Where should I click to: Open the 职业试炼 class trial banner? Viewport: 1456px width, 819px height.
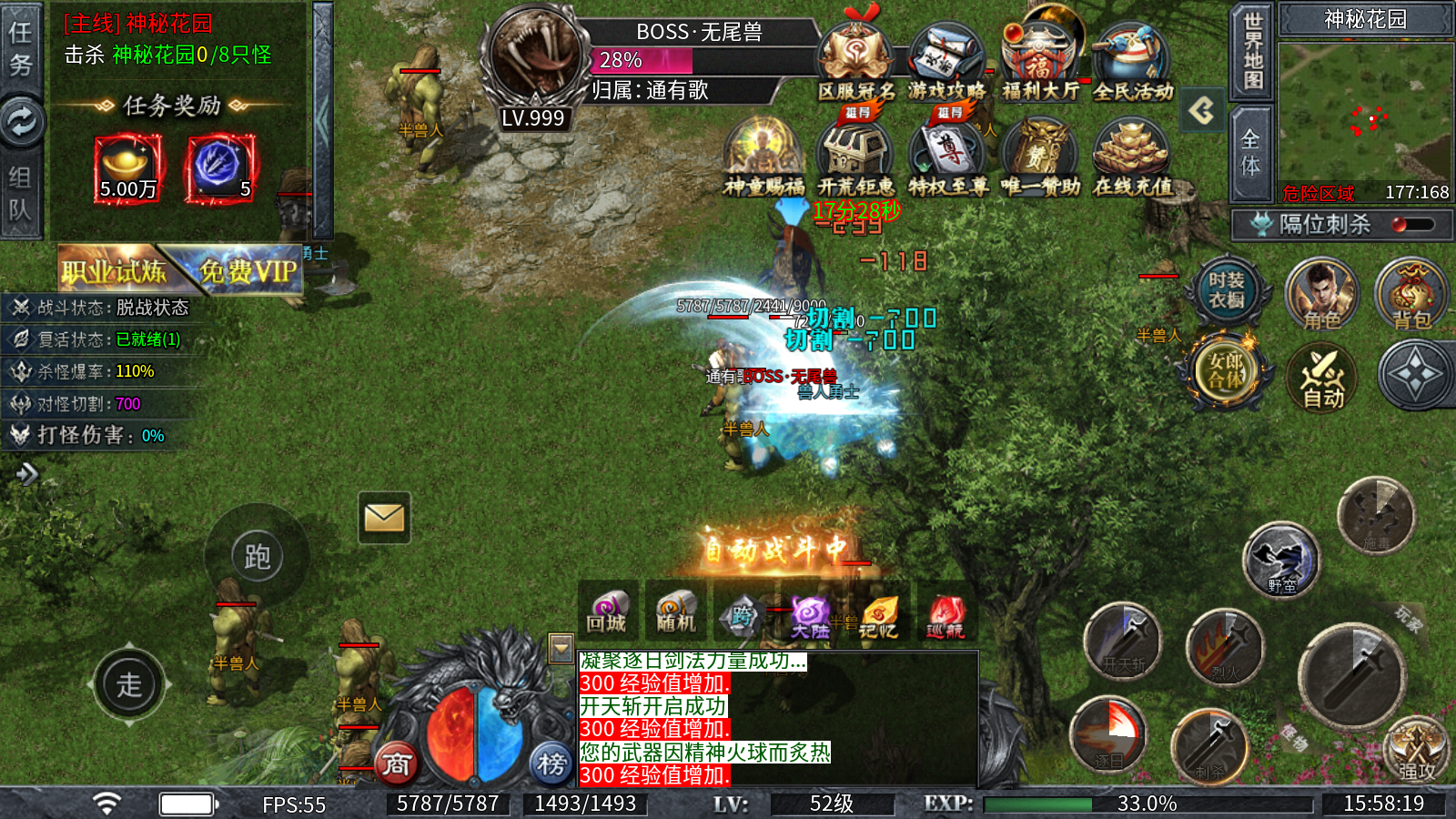(x=114, y=269)
